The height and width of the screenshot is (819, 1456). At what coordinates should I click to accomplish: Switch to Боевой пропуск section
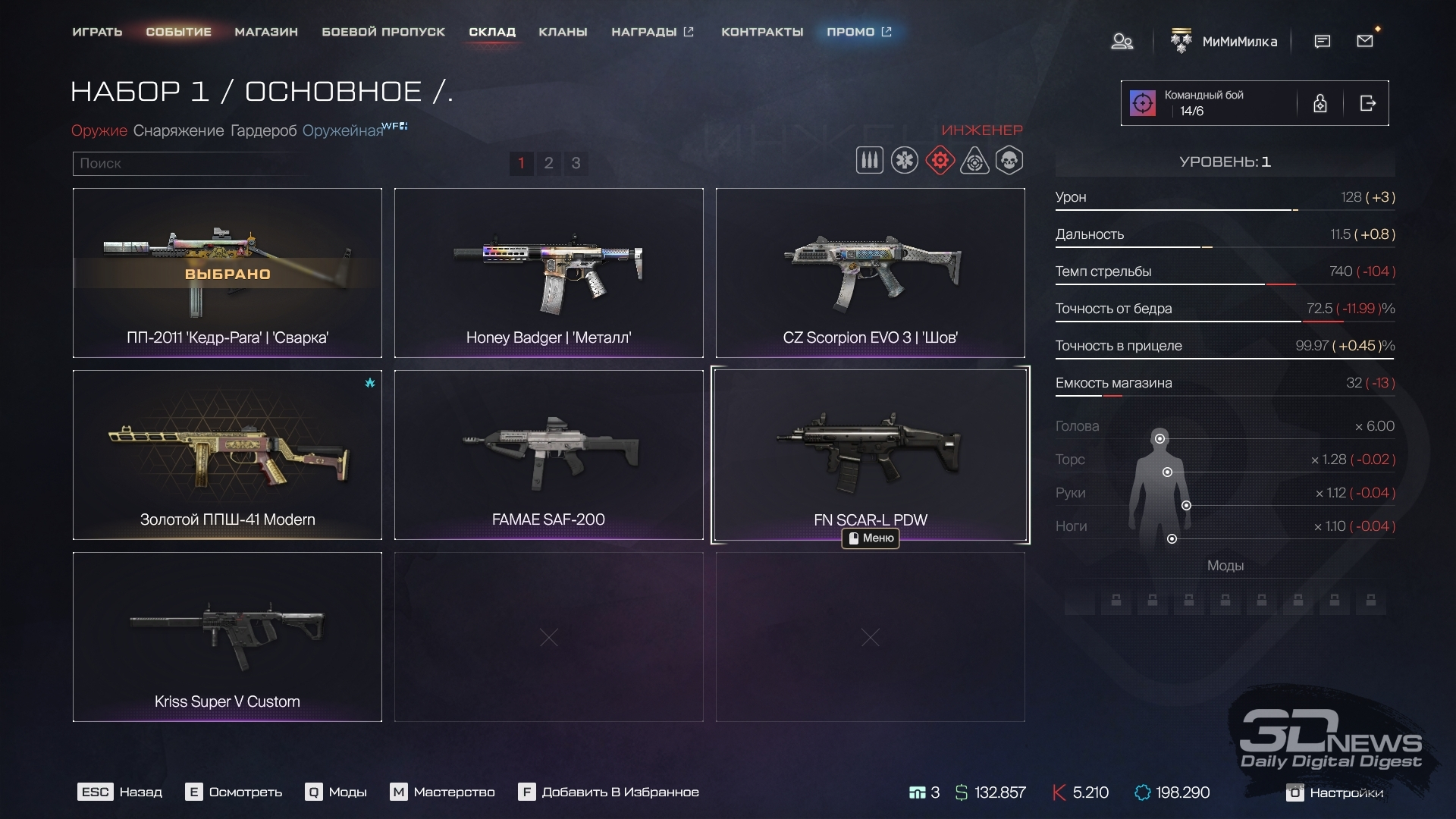(x=383, y=32)
